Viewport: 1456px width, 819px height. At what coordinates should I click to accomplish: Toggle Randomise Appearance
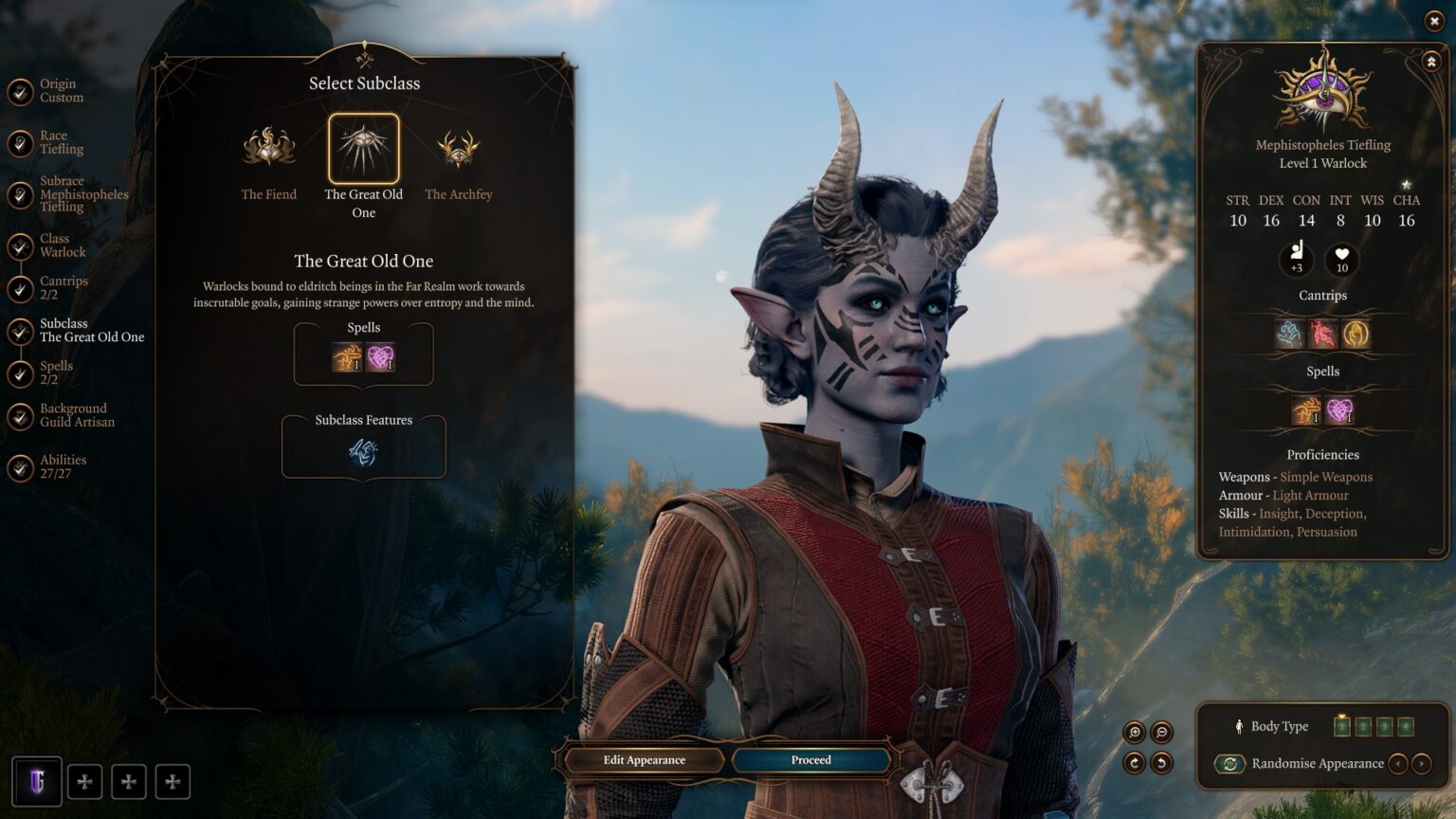click(1229, 763)
